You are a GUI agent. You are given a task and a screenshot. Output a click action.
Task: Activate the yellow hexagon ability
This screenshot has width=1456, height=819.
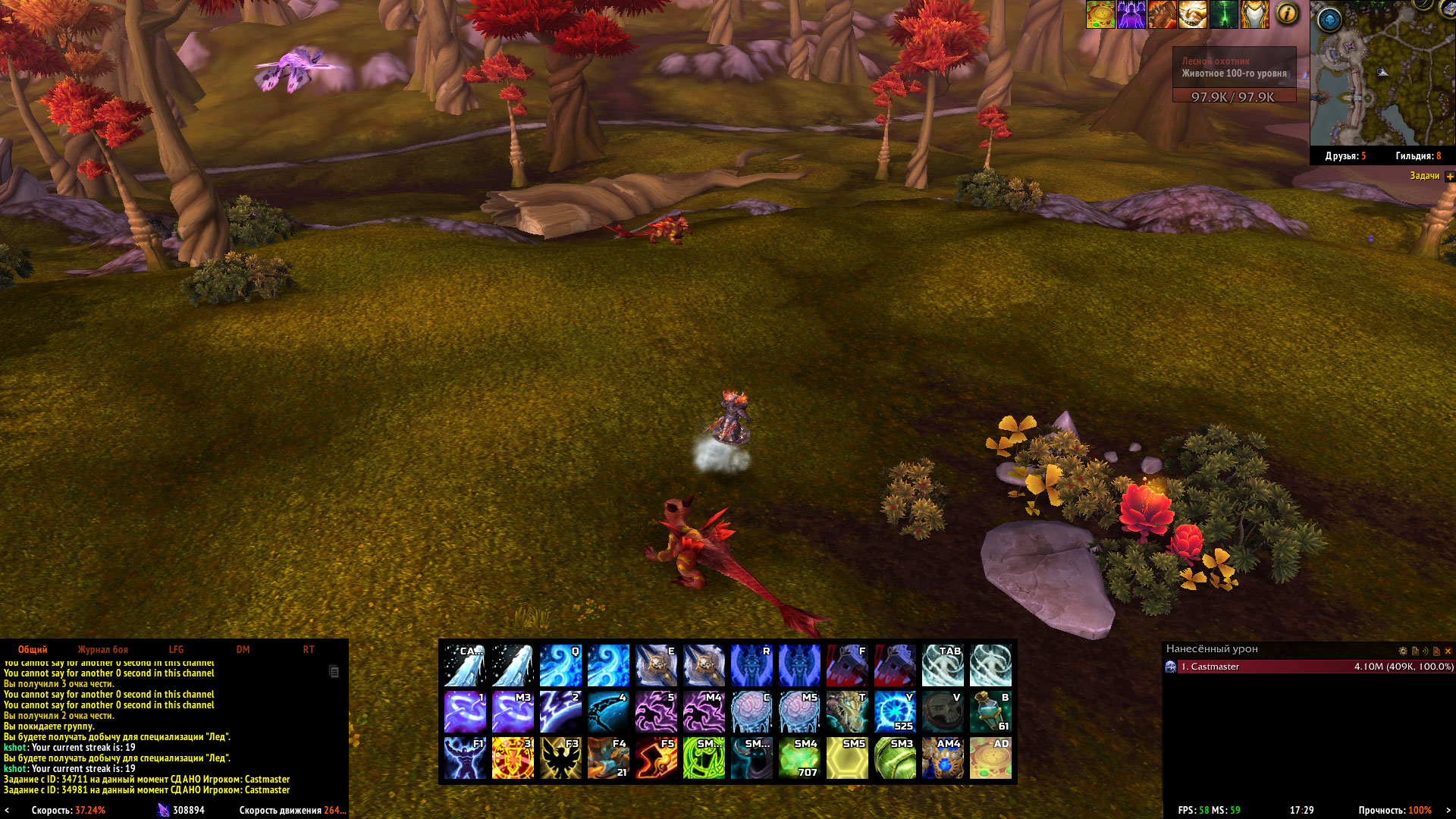(847, 758)
